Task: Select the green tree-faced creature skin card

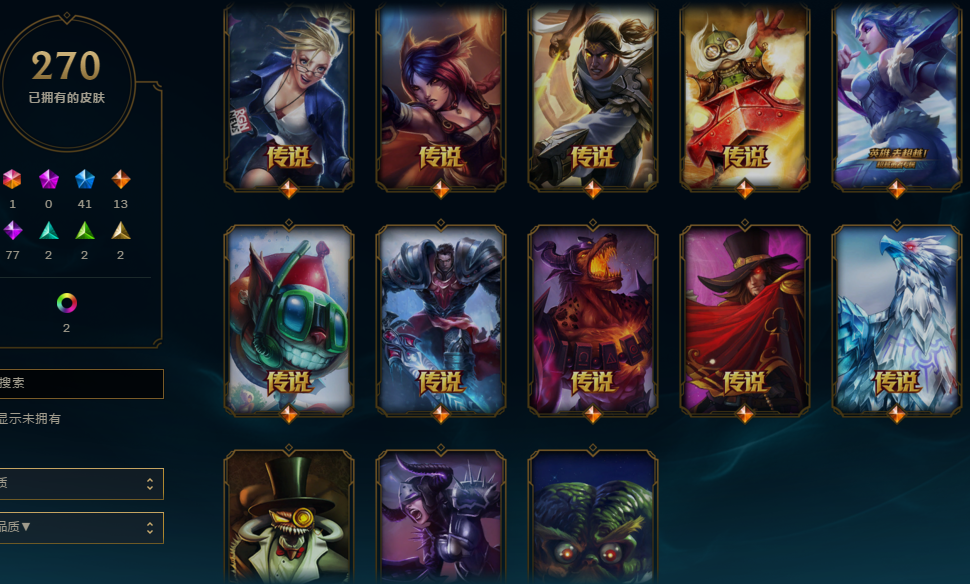Action: (x=593, y=518)
